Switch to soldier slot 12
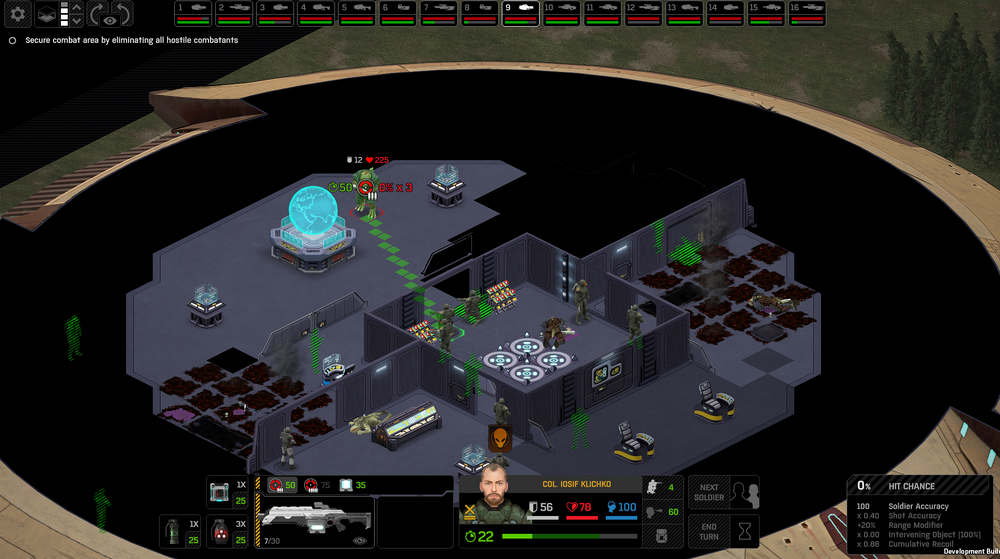 pos(643,13)
